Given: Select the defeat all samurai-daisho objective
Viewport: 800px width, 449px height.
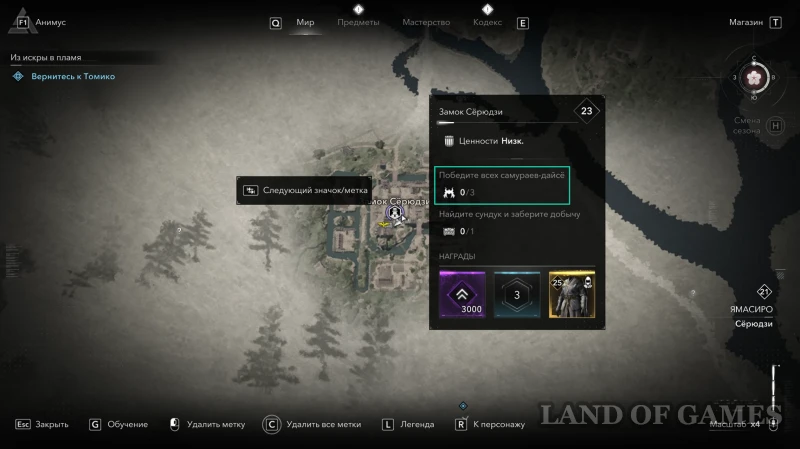Looking at the screenshot, I should click(503, 184).
